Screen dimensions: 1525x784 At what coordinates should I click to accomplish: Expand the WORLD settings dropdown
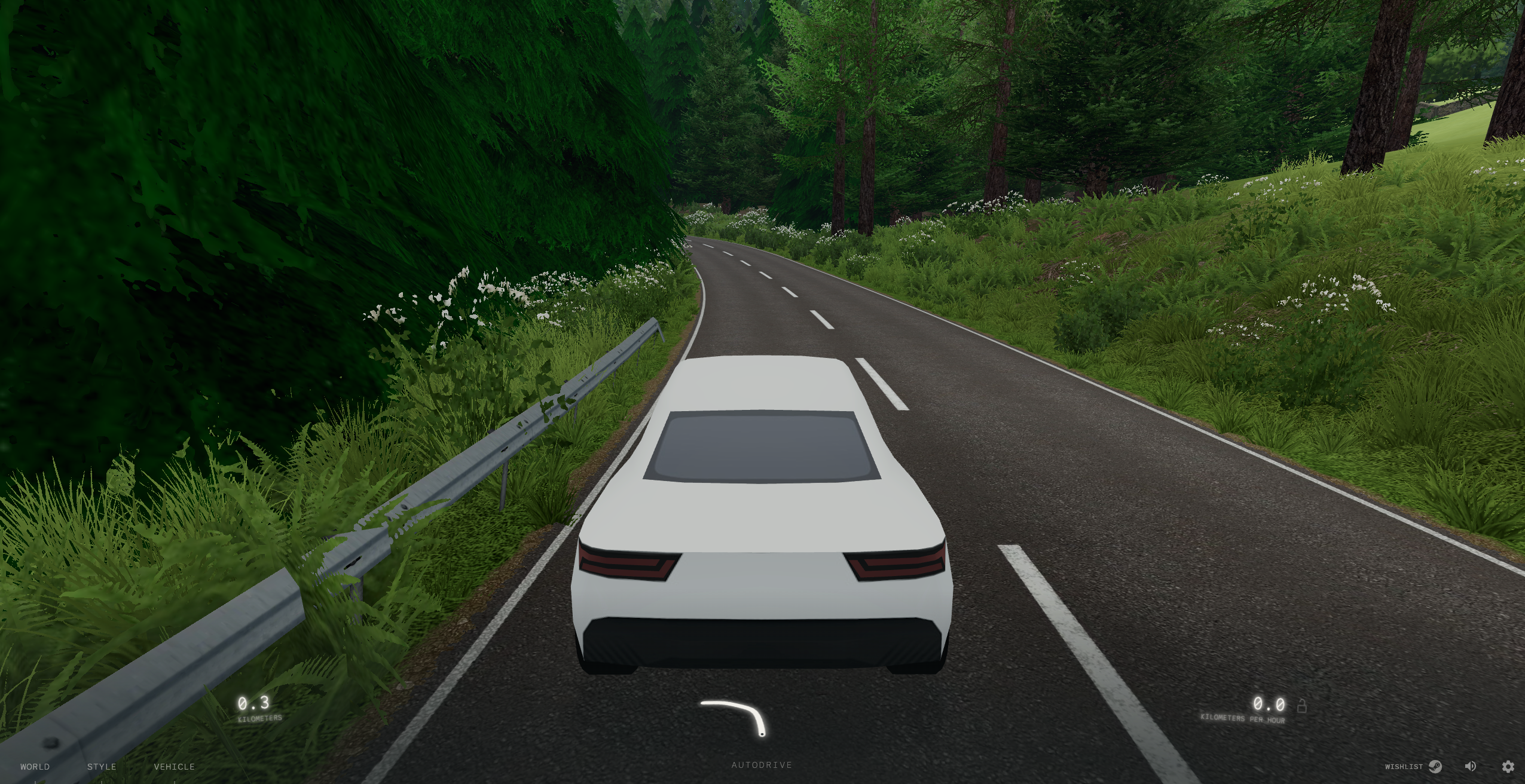(x=35, y=766)
